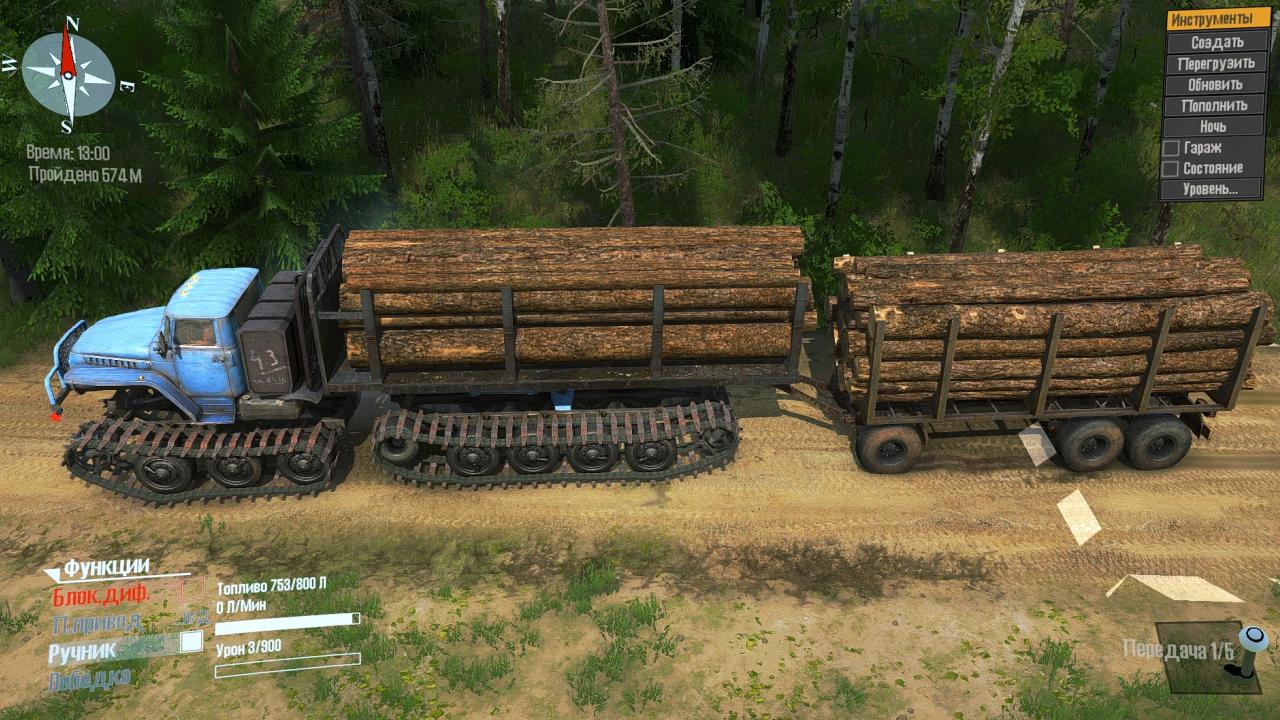Open the Уровень... level menu

pos(1216,189)
